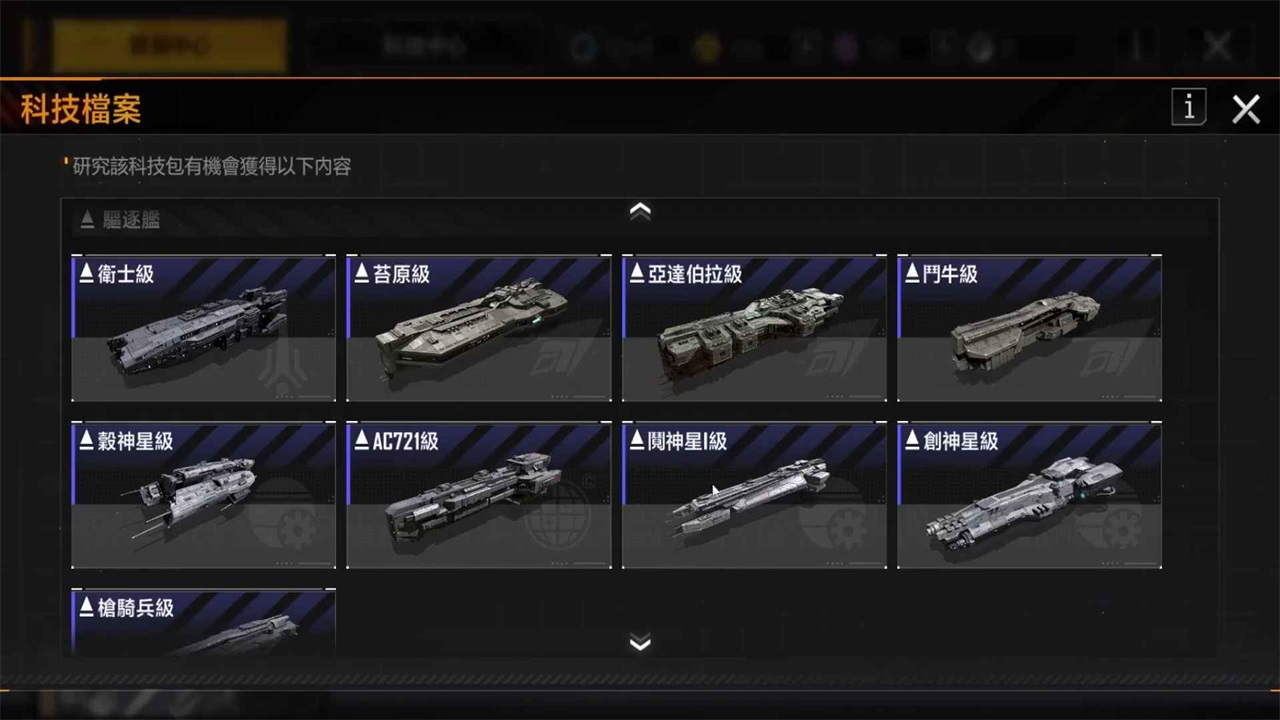The height and width of the screenshot is (720, 1280).
Task: Open the AC721級 ship card
Action: 479,496
